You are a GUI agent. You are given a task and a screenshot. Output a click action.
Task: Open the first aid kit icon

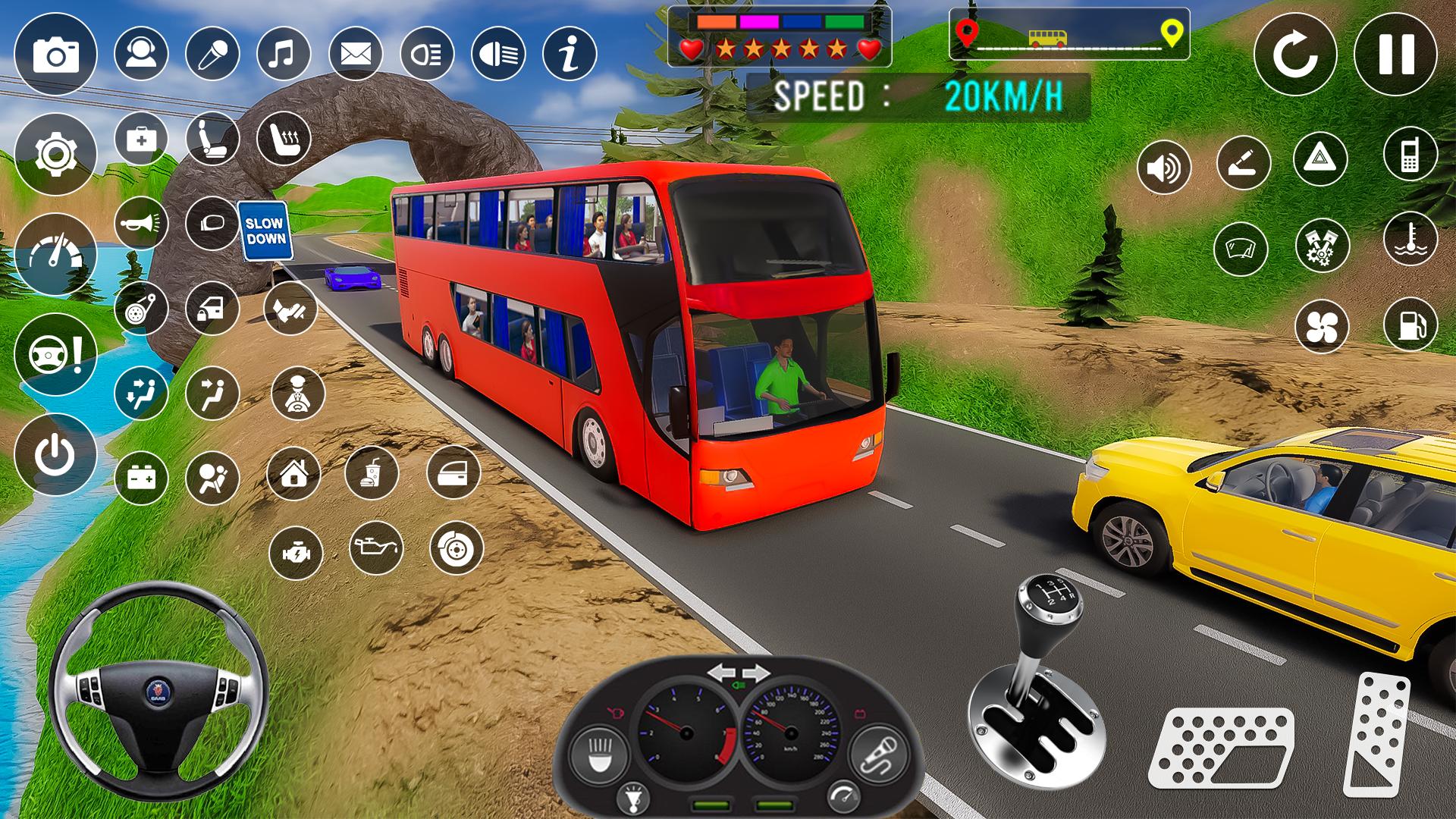(x=140, y=138)
